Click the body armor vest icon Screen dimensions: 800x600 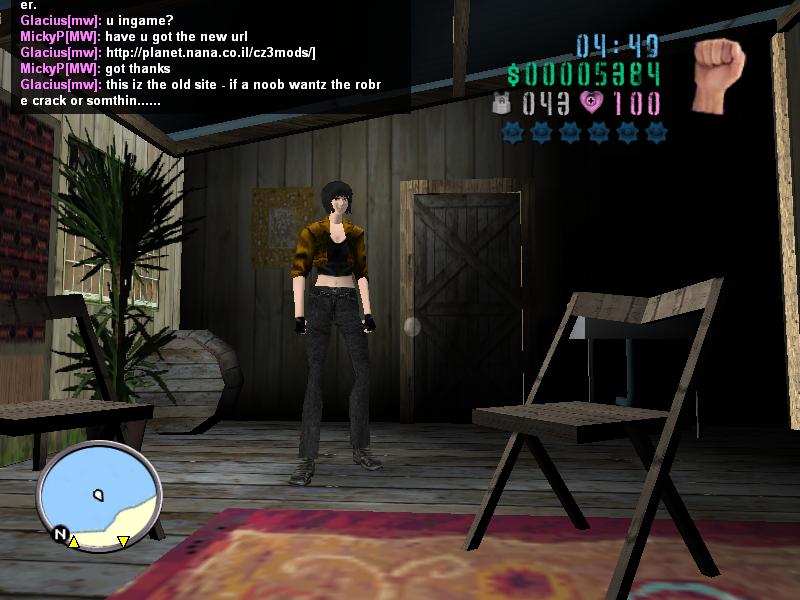502,103
